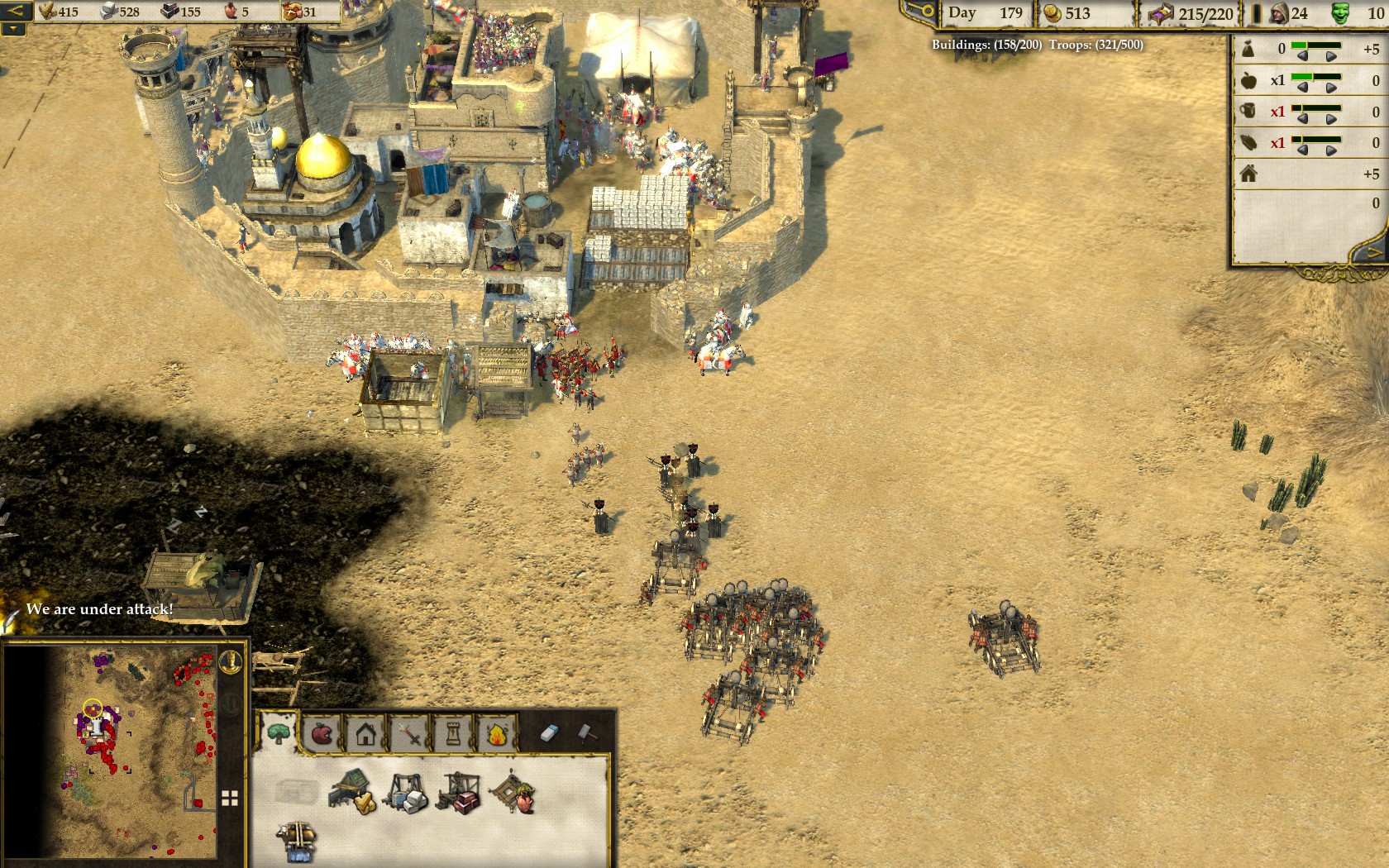
Task: Select the repair hammer tool
Action: point(585,732)
